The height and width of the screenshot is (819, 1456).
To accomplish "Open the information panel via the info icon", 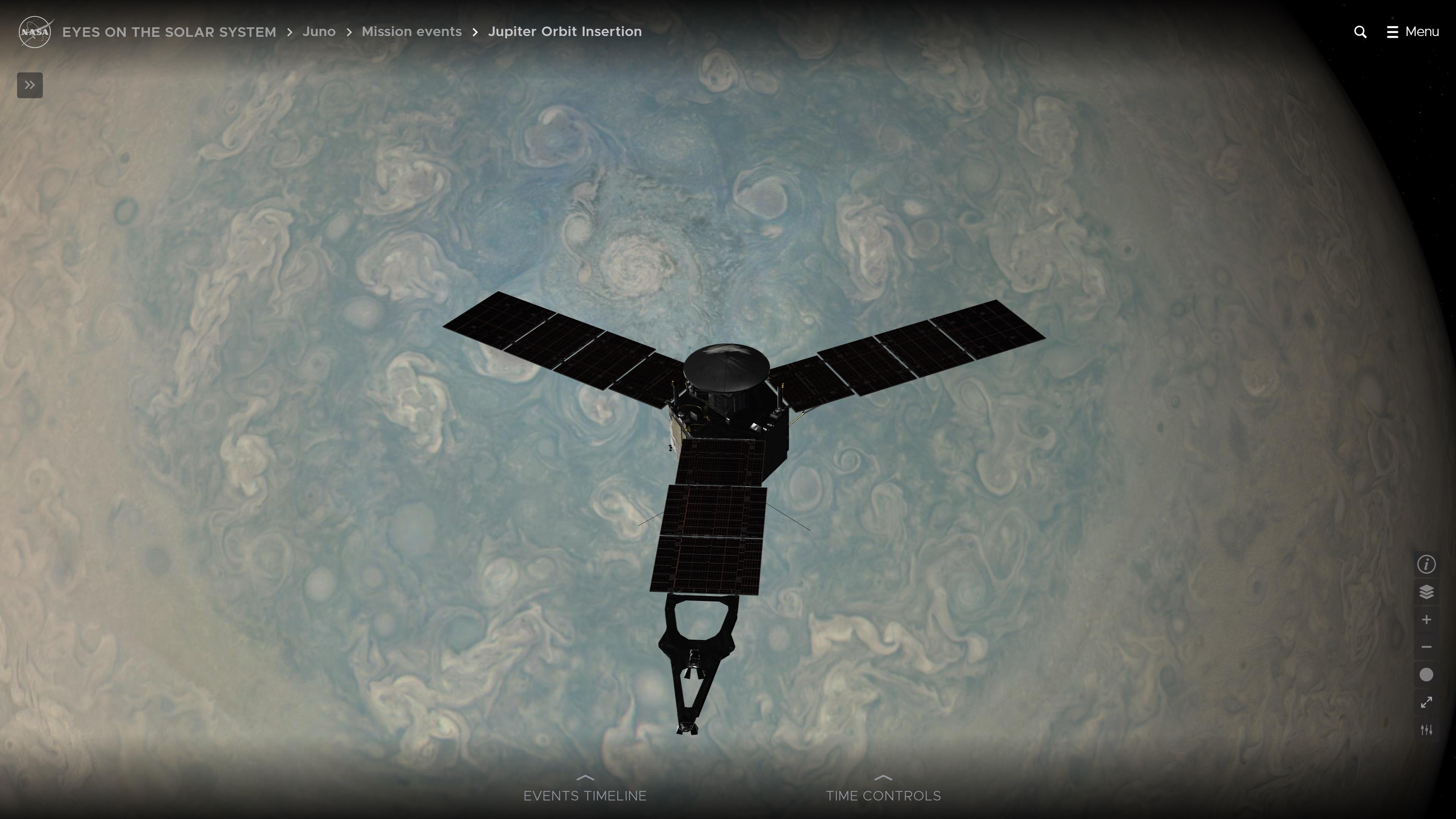I will click(x=1426, y=564).
